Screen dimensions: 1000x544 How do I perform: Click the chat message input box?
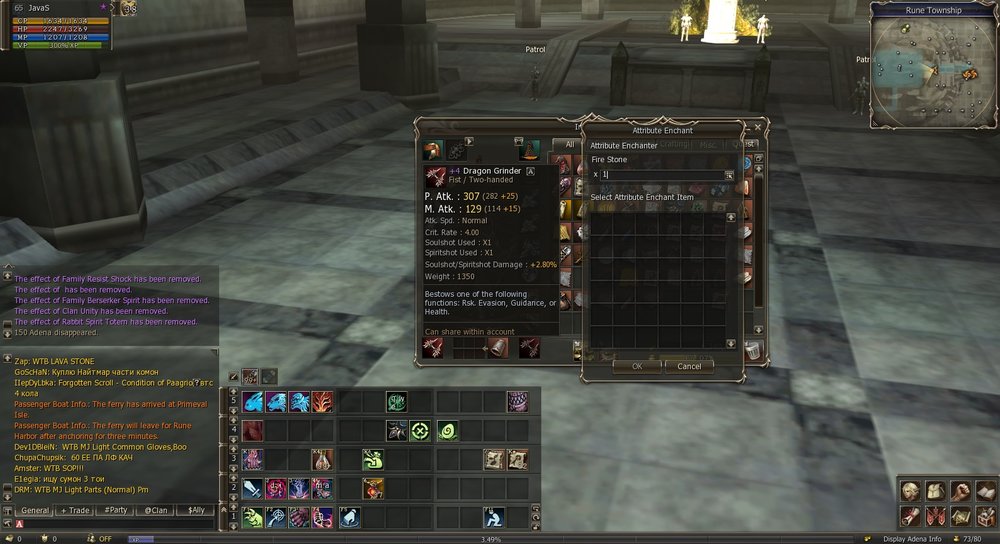click(x=115, y=523)
